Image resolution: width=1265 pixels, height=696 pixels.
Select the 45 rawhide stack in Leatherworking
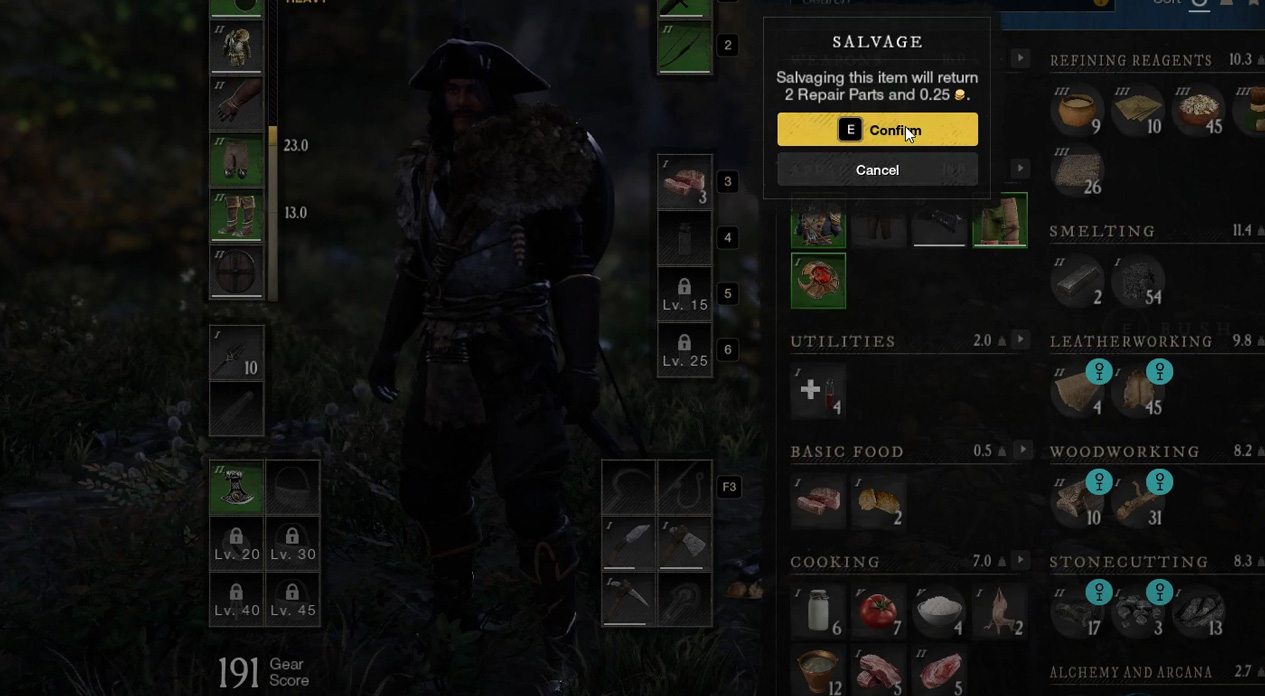tap(1138, 390)
